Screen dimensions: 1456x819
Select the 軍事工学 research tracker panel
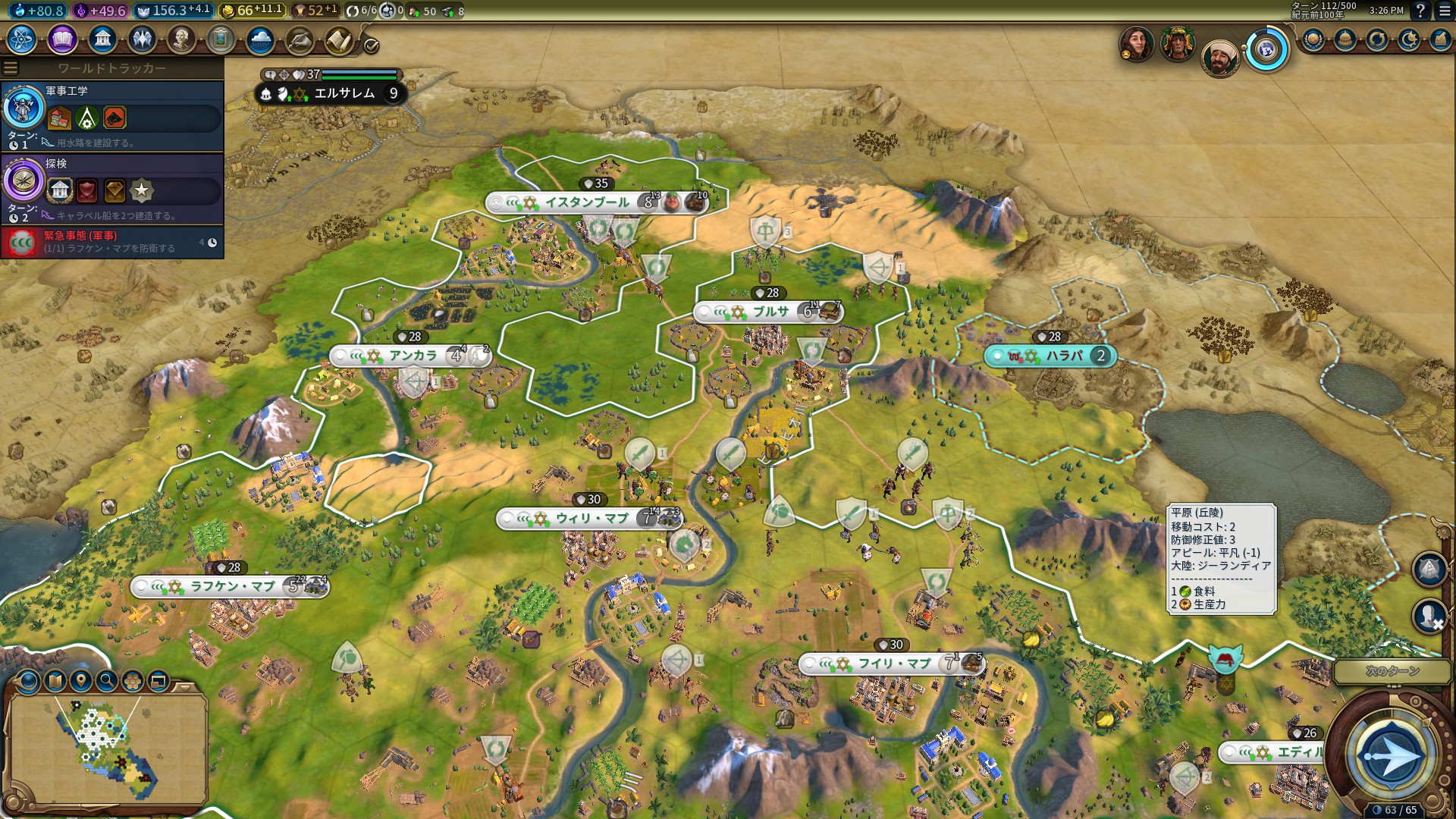(112, 115)
